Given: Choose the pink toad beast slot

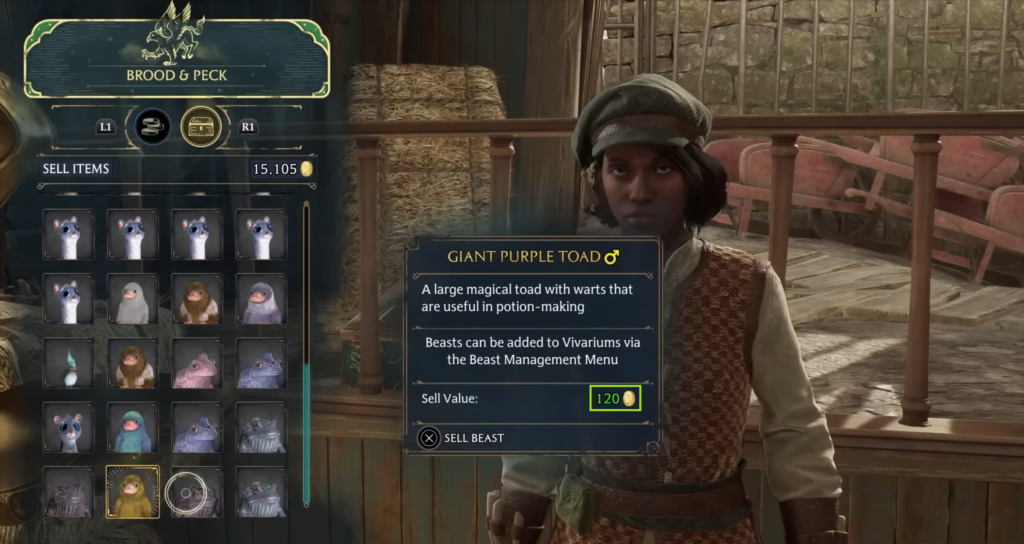Looking at the screenshot, I should click(196, 363).
